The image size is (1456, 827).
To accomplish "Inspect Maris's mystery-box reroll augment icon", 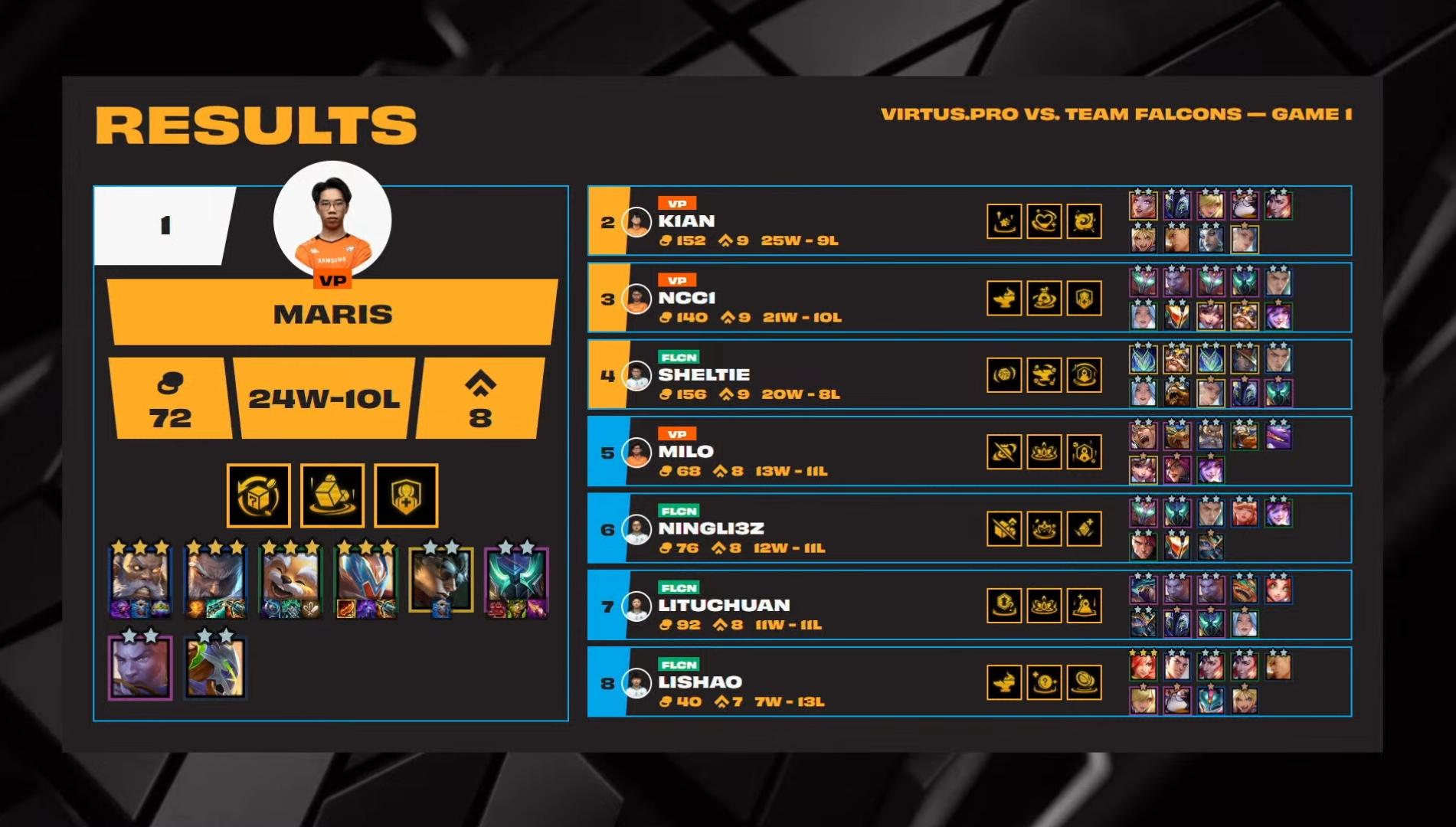I will (x=259, y=495).
